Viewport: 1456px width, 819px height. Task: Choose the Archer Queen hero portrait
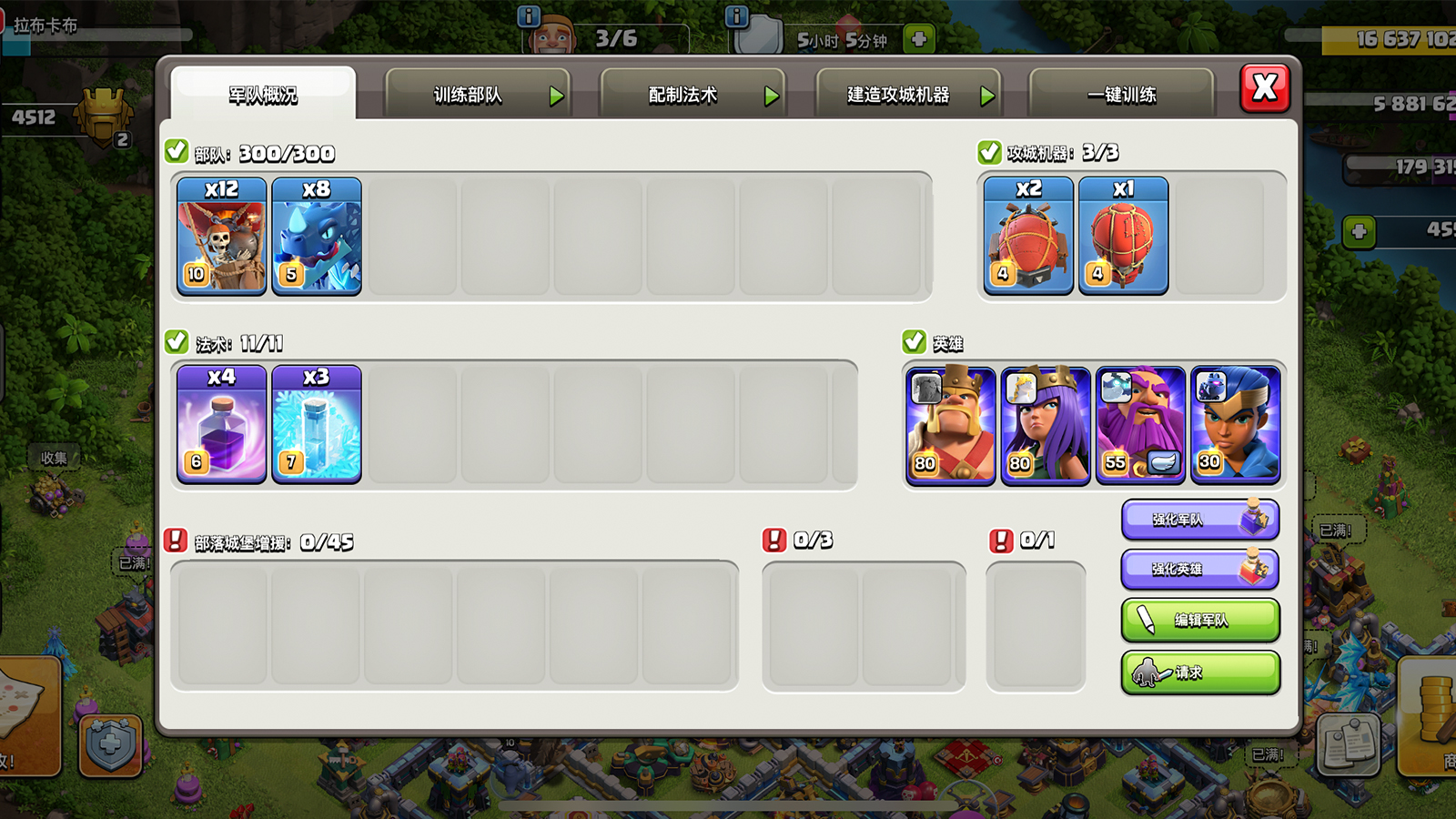pos(1046,425)
